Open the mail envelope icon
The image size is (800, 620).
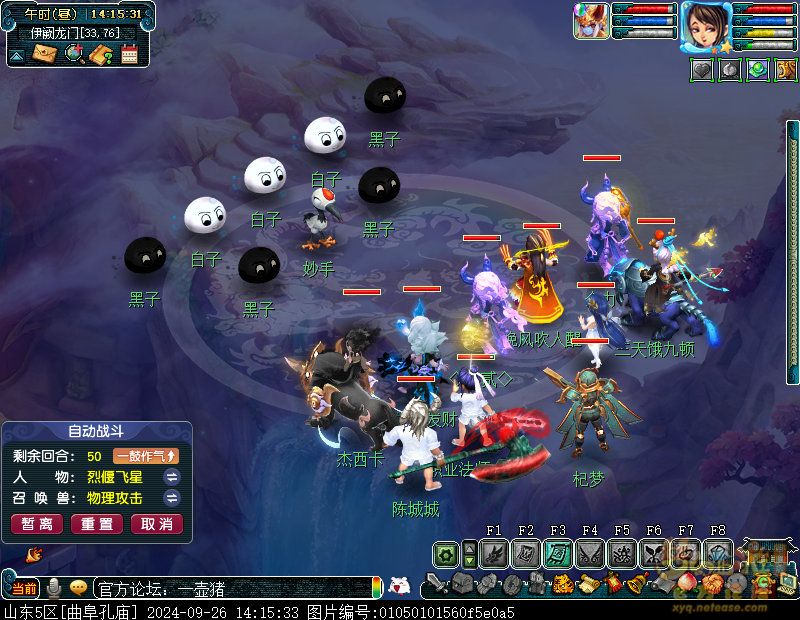coord(45,54)
